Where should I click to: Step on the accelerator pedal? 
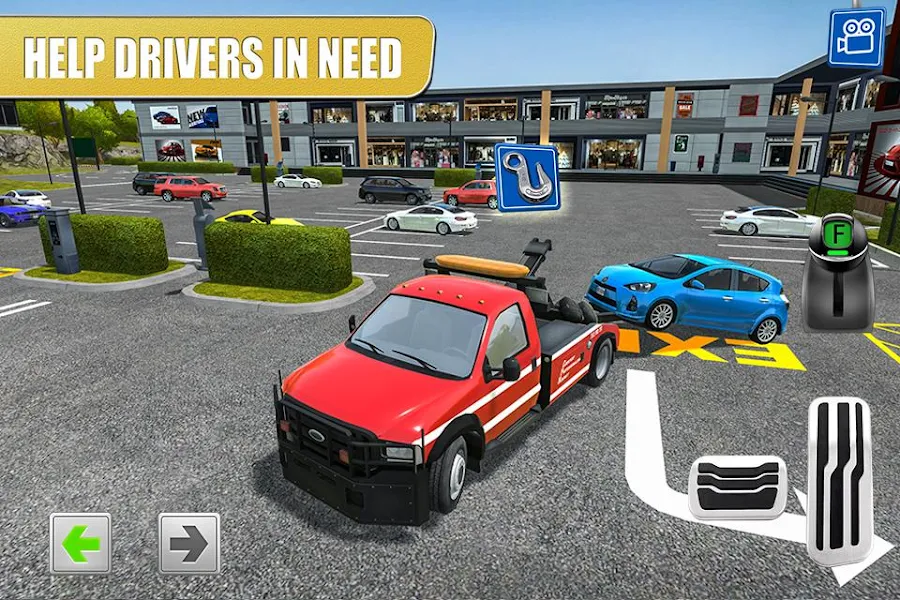839,479
